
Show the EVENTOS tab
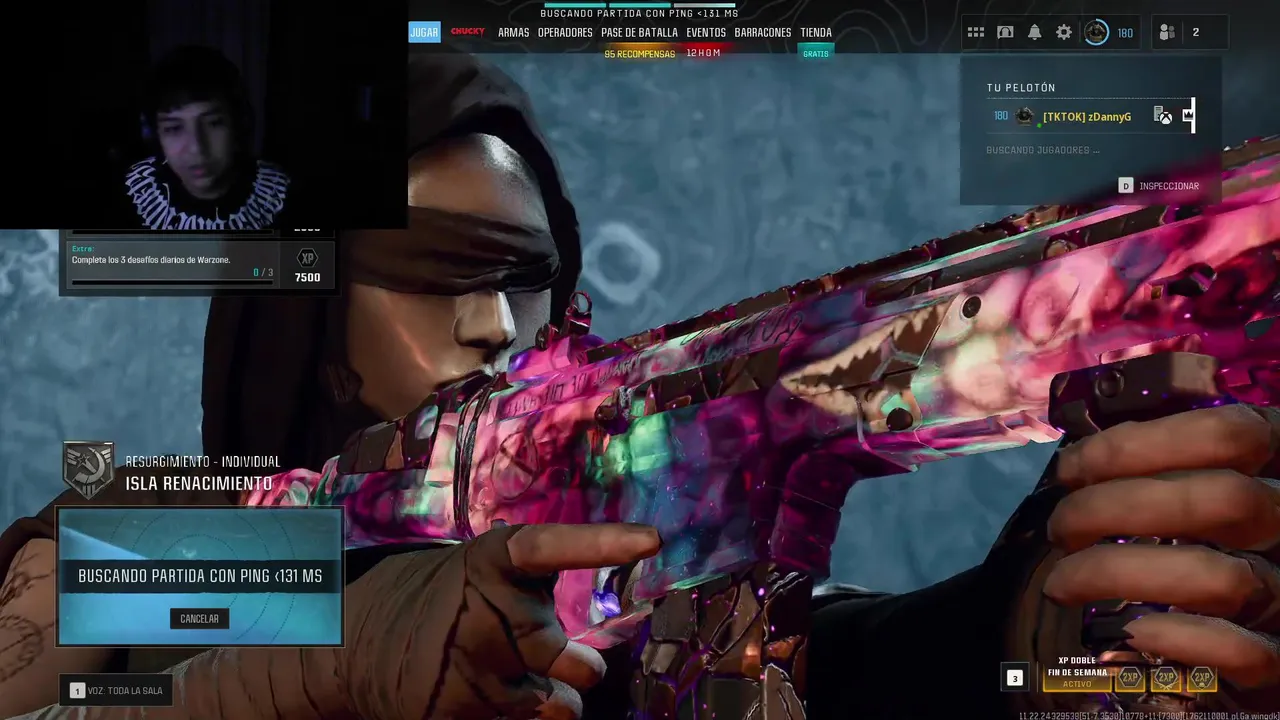click(706, 32)
